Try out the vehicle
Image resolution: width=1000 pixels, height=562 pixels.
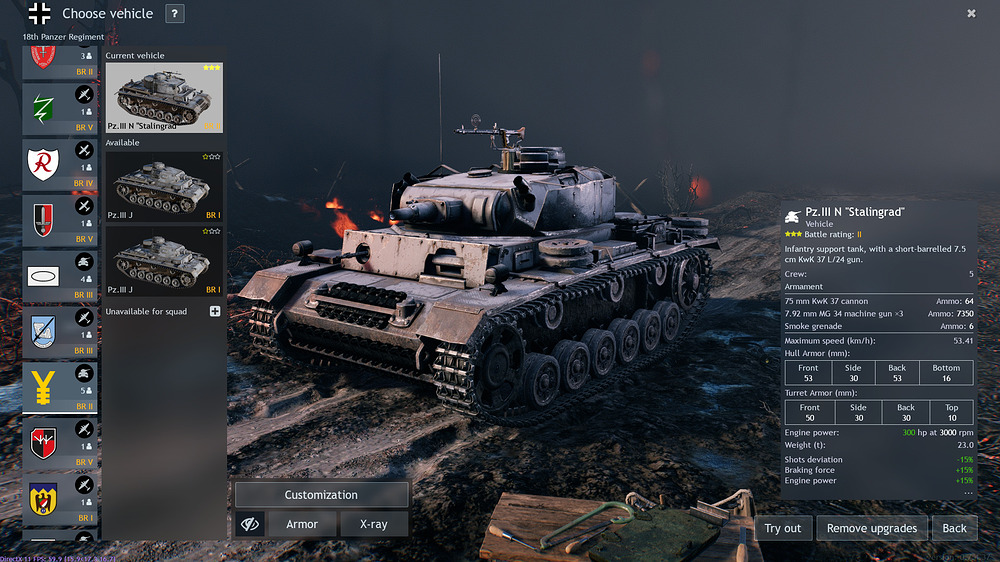pyautogui.click(x=783, y=528)
